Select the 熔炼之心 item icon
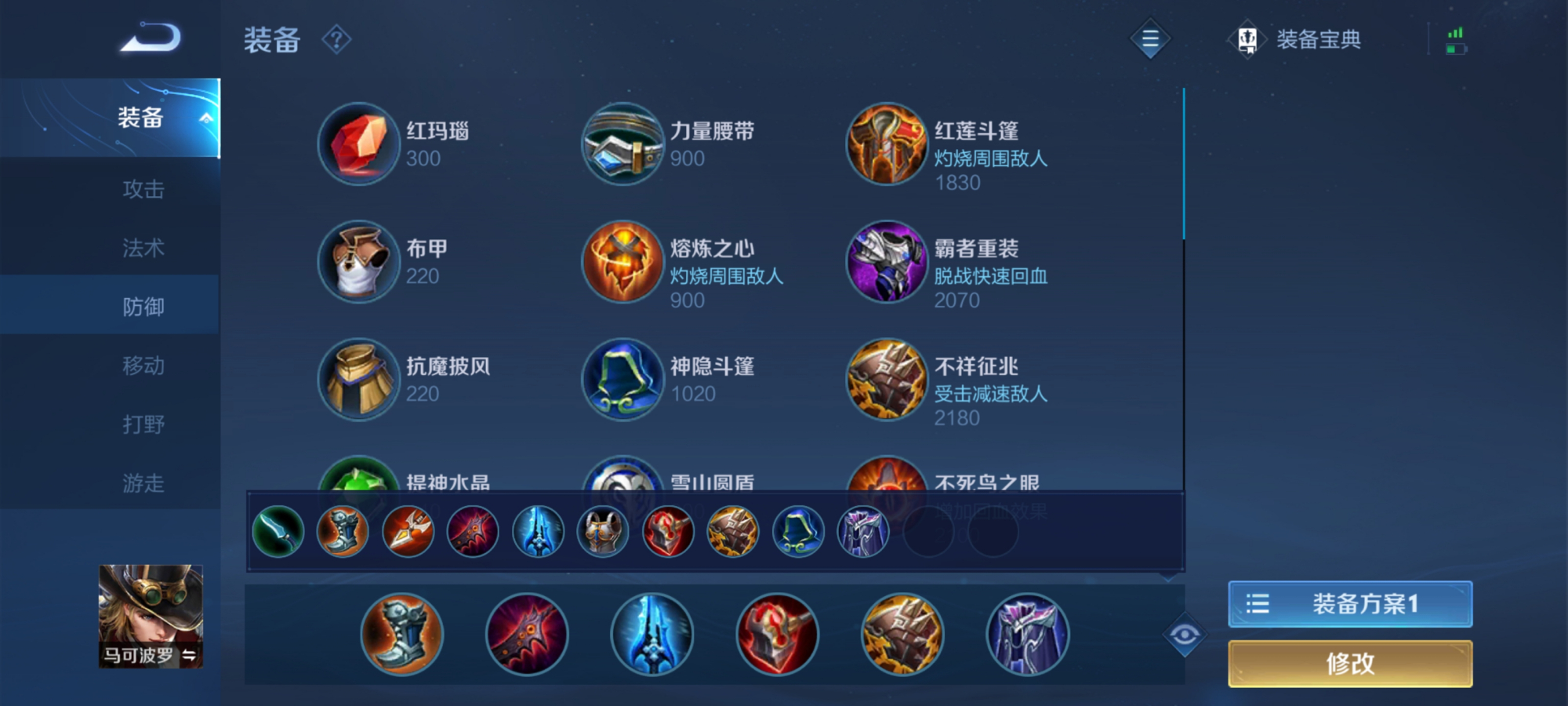The height and width of the screenshot is (706, 1568). pyautogui.click(x=622, y=263)
